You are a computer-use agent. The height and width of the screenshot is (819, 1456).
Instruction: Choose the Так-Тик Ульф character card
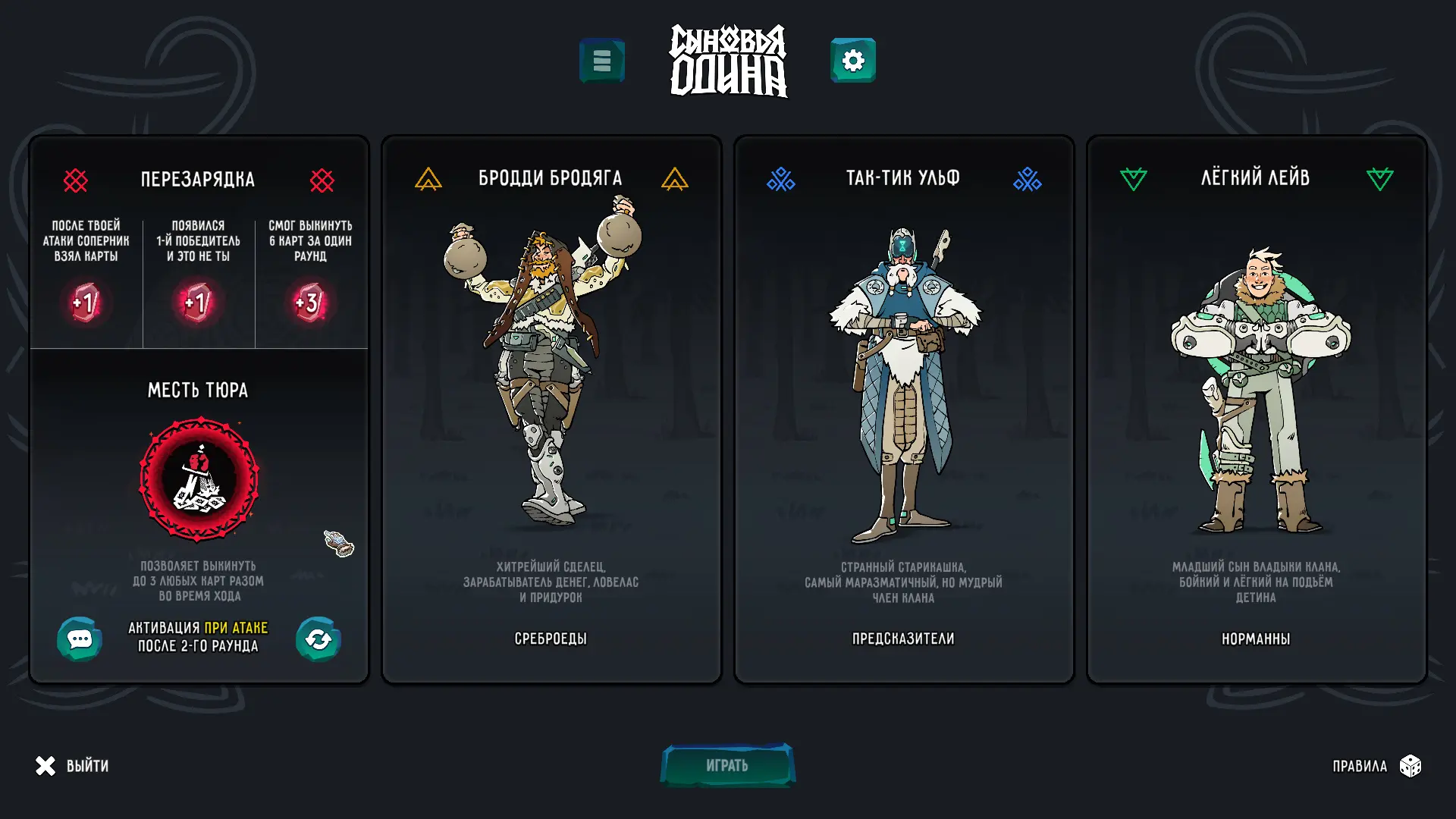[x=903, y=409]
